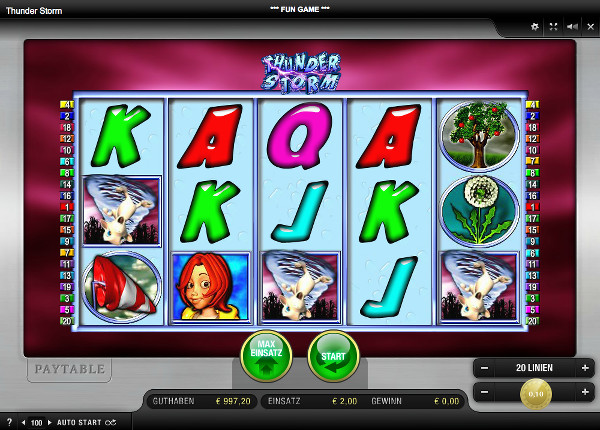Open the PAYTABLE
600x430 pixels.
click(69, 369)
